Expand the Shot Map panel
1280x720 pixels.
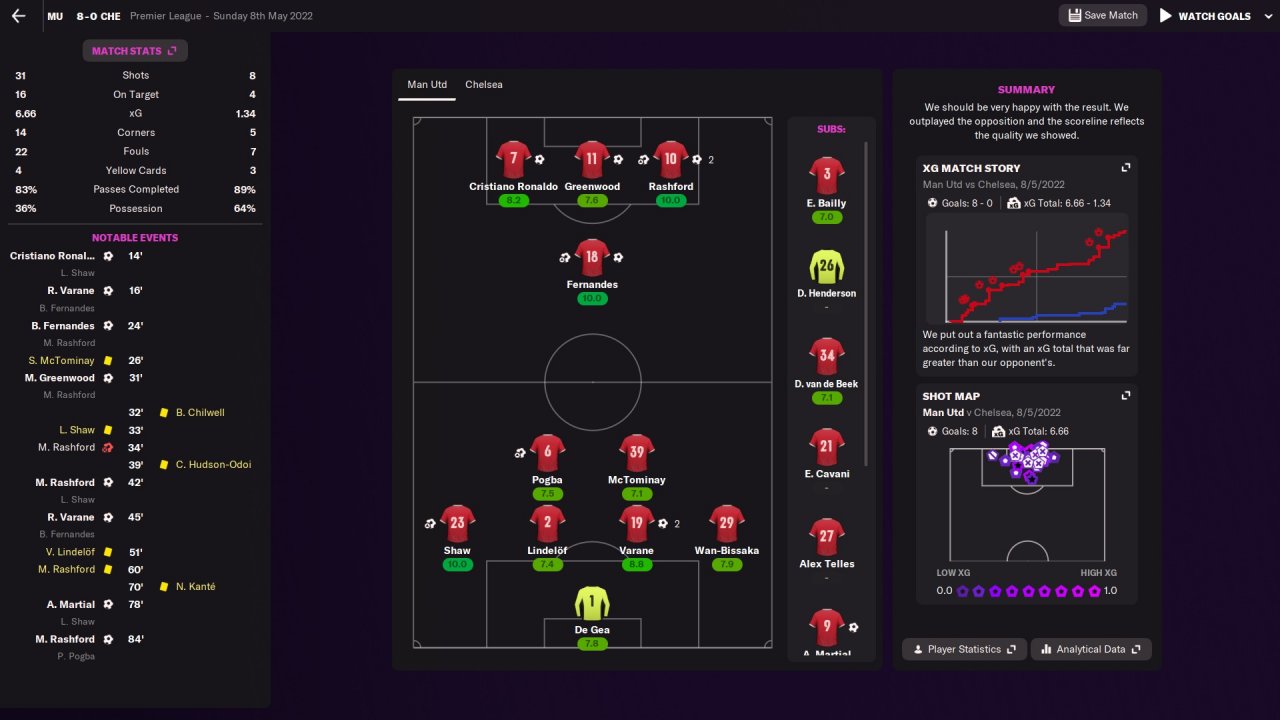[x=1126, y=396]
